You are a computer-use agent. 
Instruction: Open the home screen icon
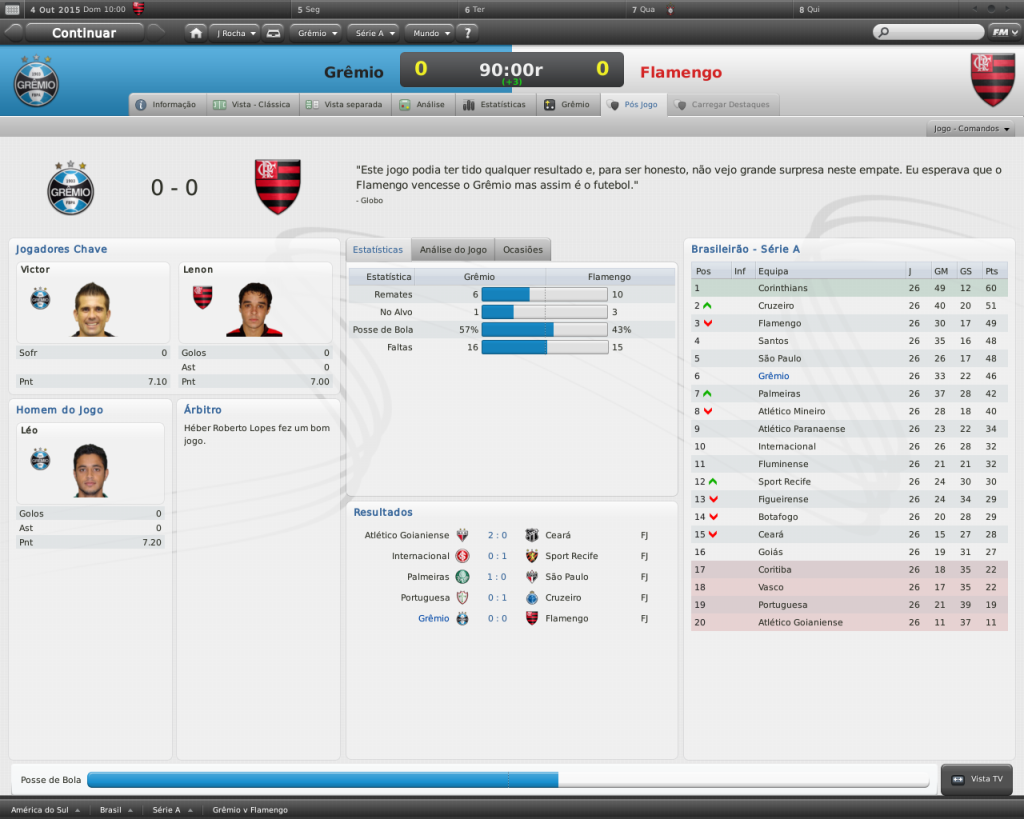point(196,33)
